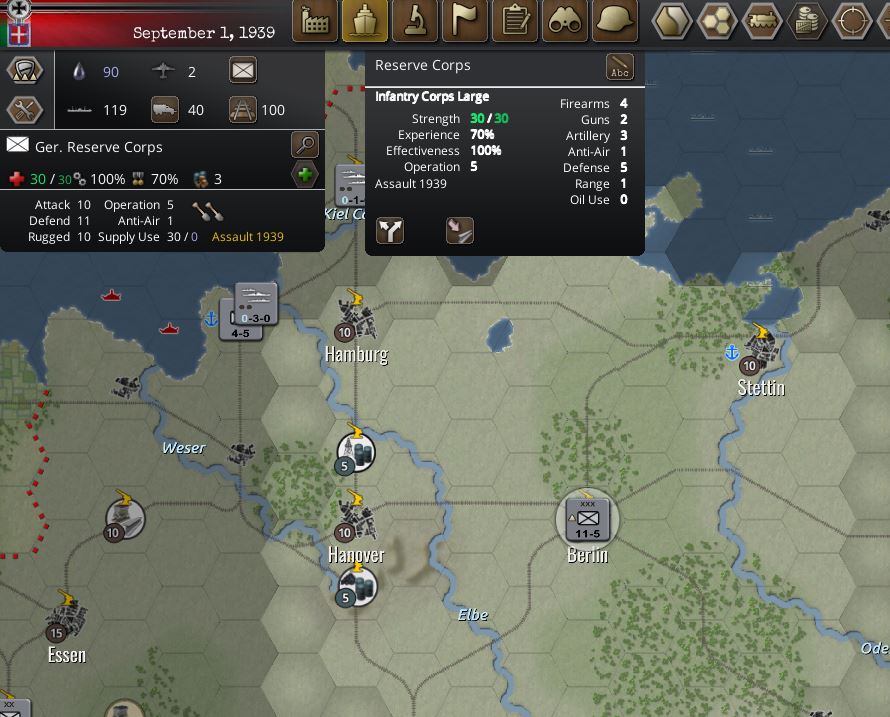Open the microscope research screen
Viewport: 890px width, 717px height.
click(x=415, y=20)
